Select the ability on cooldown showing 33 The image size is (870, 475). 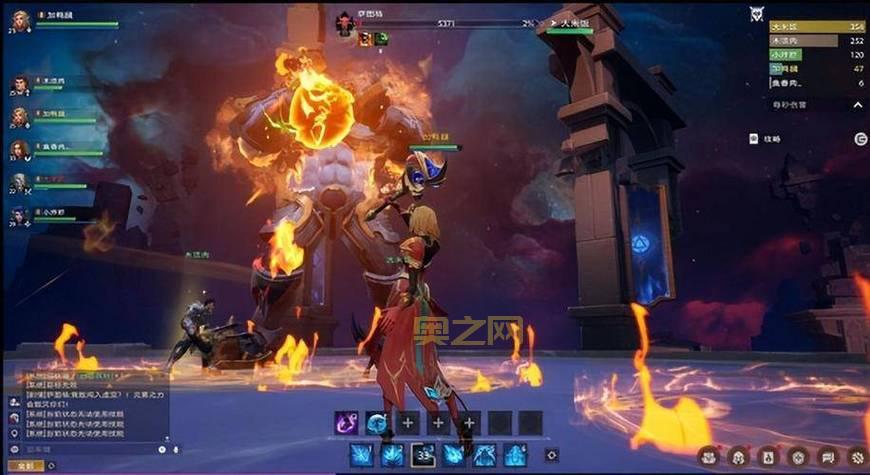[423, 455]
